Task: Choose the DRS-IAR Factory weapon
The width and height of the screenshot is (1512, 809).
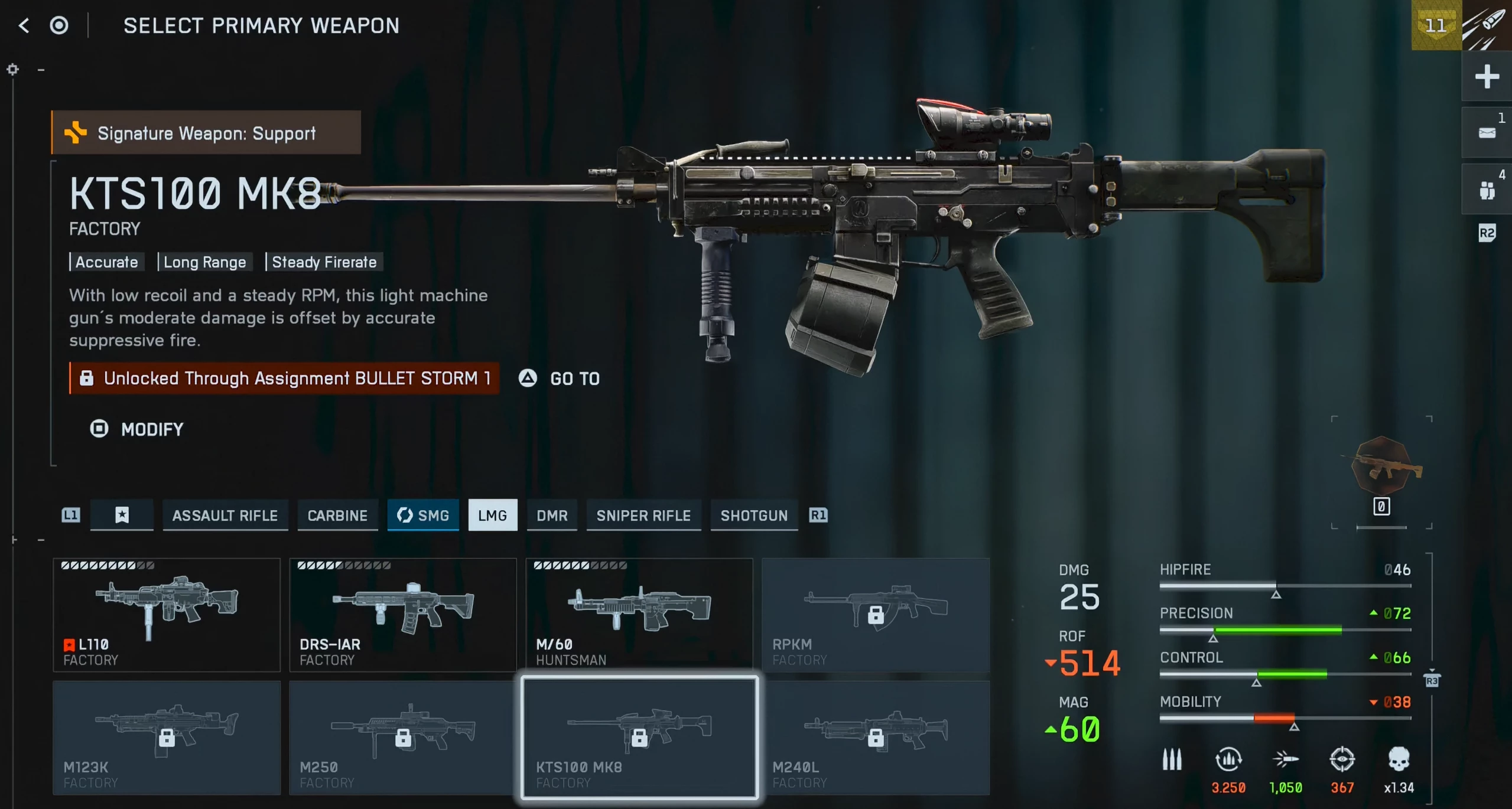Action: tap(403, 615)
